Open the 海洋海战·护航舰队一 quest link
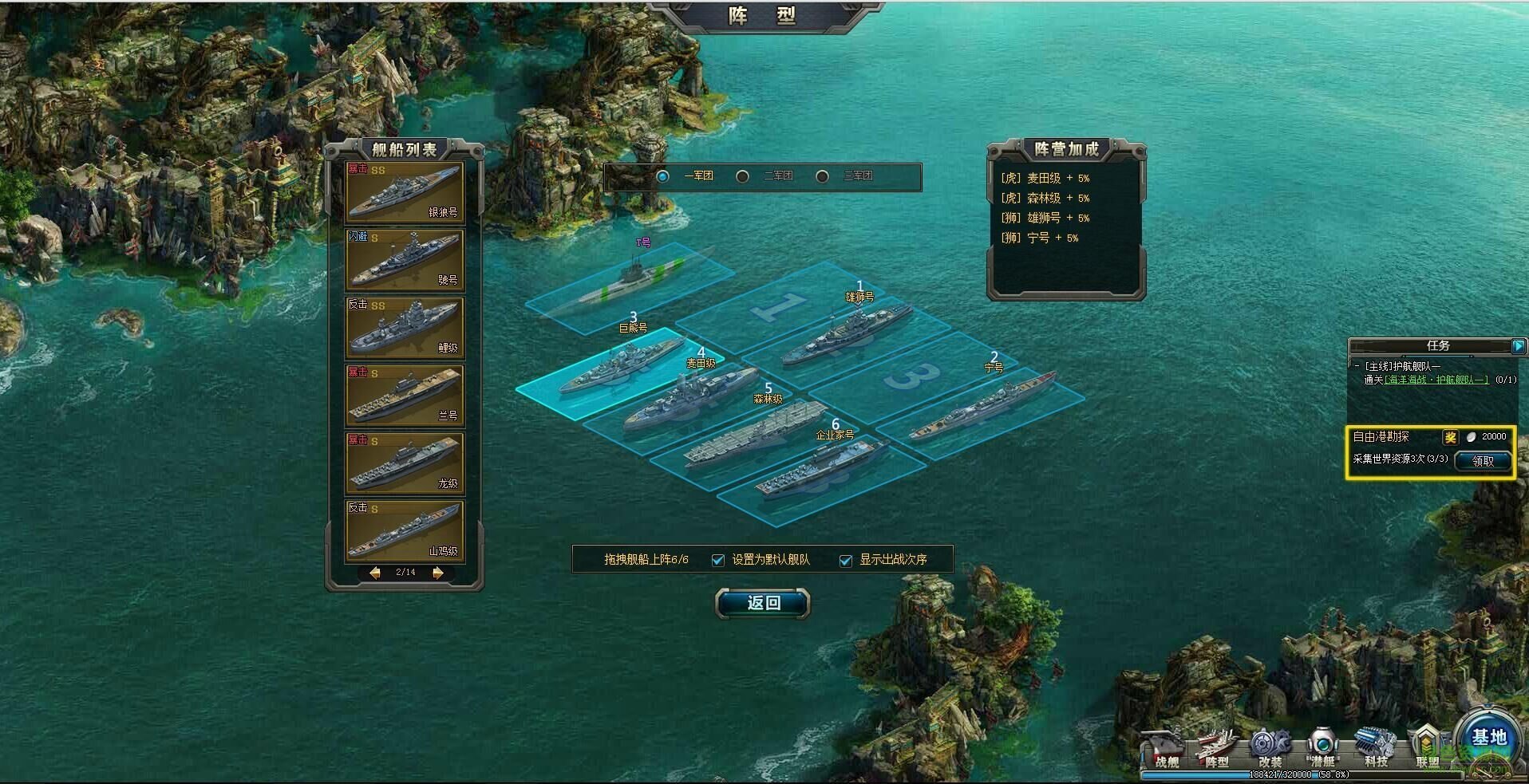Image resolution: width=1529 pixels, height=784 pixels. 1436,380
